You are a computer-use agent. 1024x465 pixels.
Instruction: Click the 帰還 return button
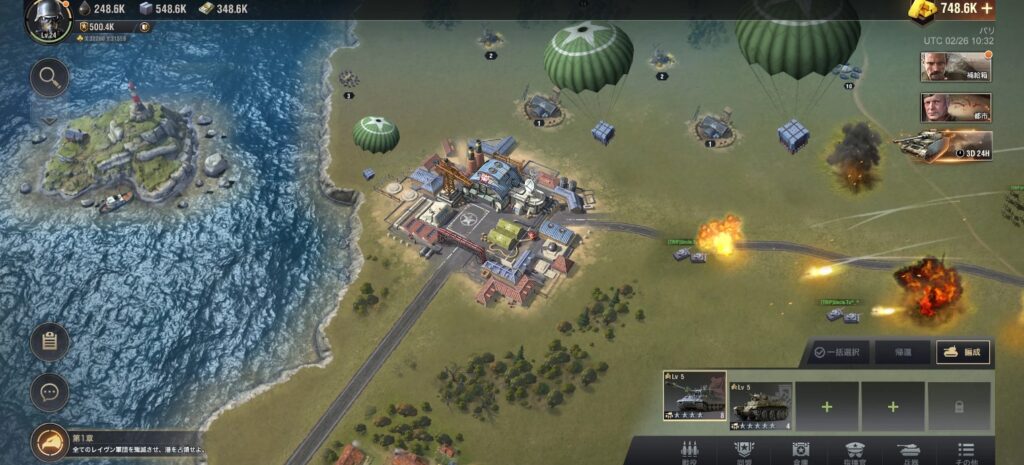[x=901, y=352]
